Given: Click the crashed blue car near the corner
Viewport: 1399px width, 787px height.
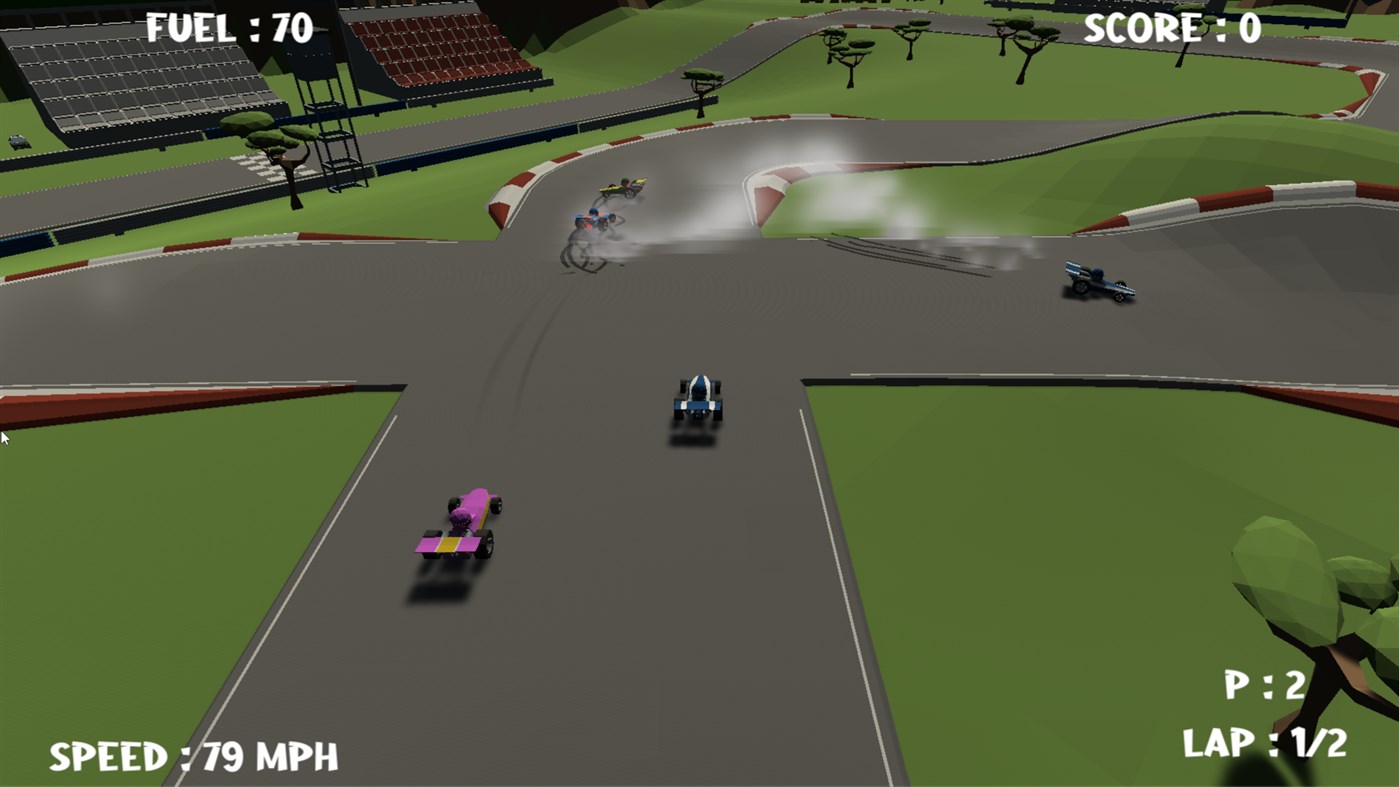Looking at the screenshot, I should 593,222.
